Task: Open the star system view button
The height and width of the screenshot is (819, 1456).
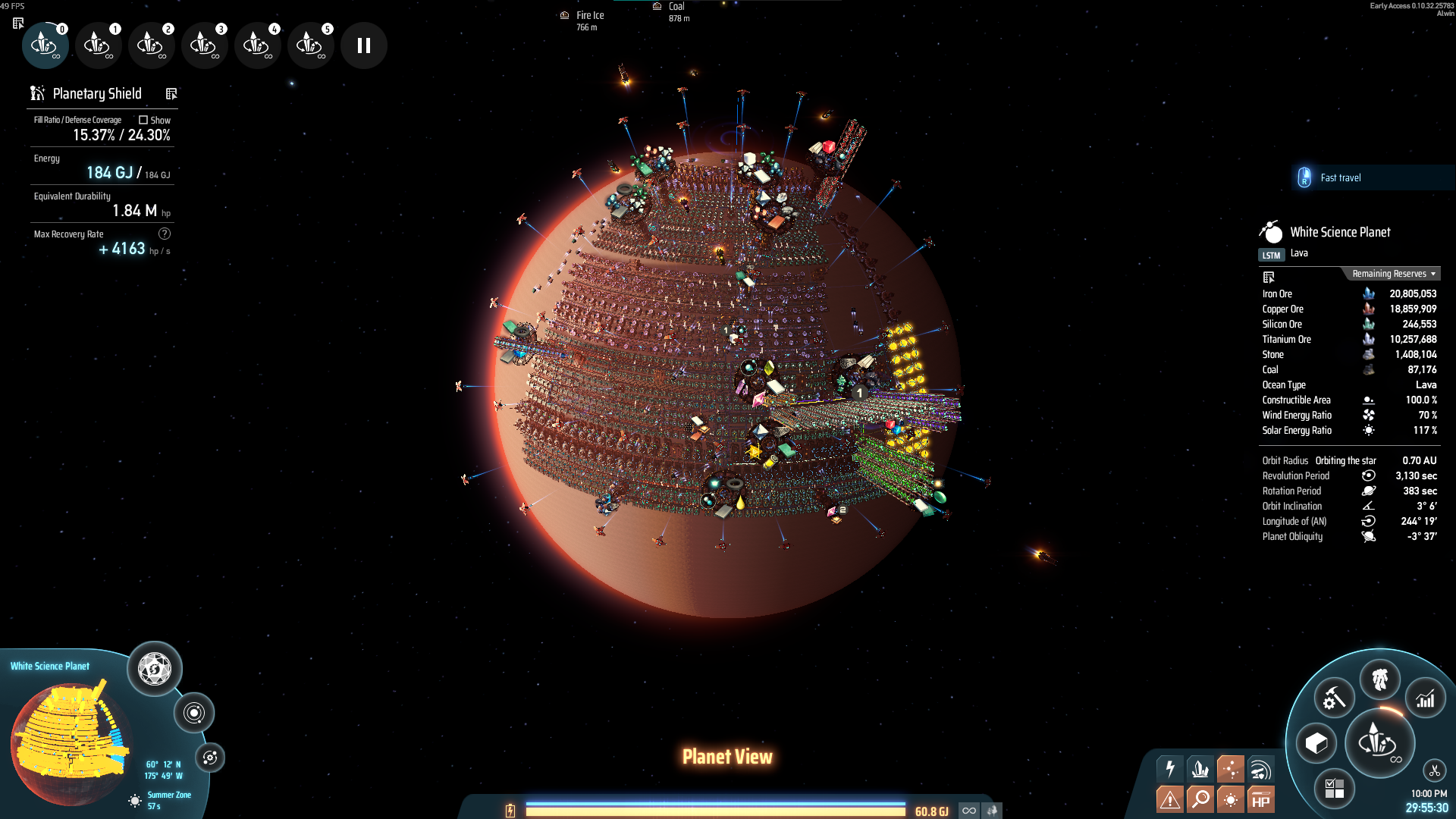Action: (194, 713)
